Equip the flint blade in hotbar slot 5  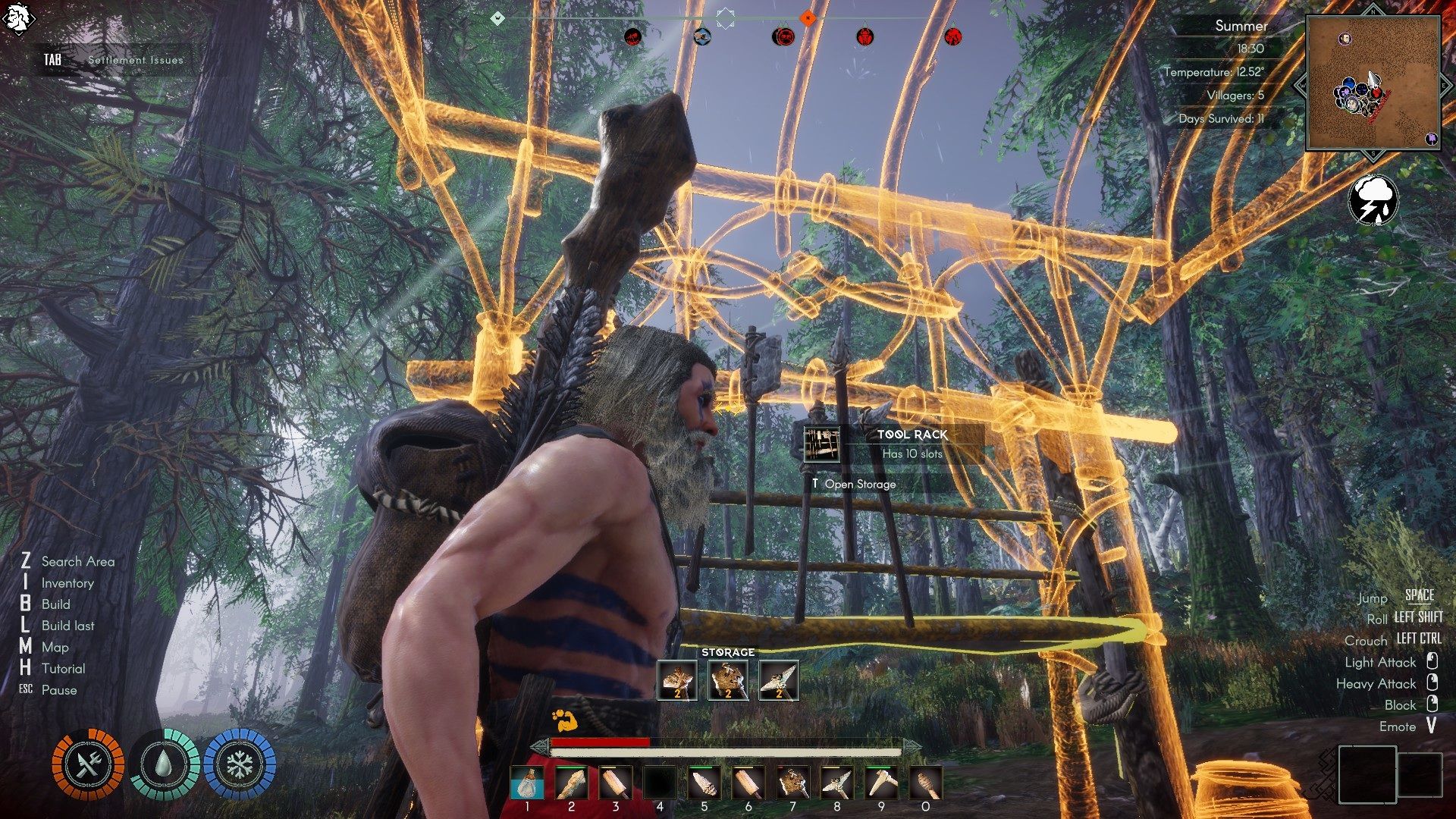coord(704,783)
